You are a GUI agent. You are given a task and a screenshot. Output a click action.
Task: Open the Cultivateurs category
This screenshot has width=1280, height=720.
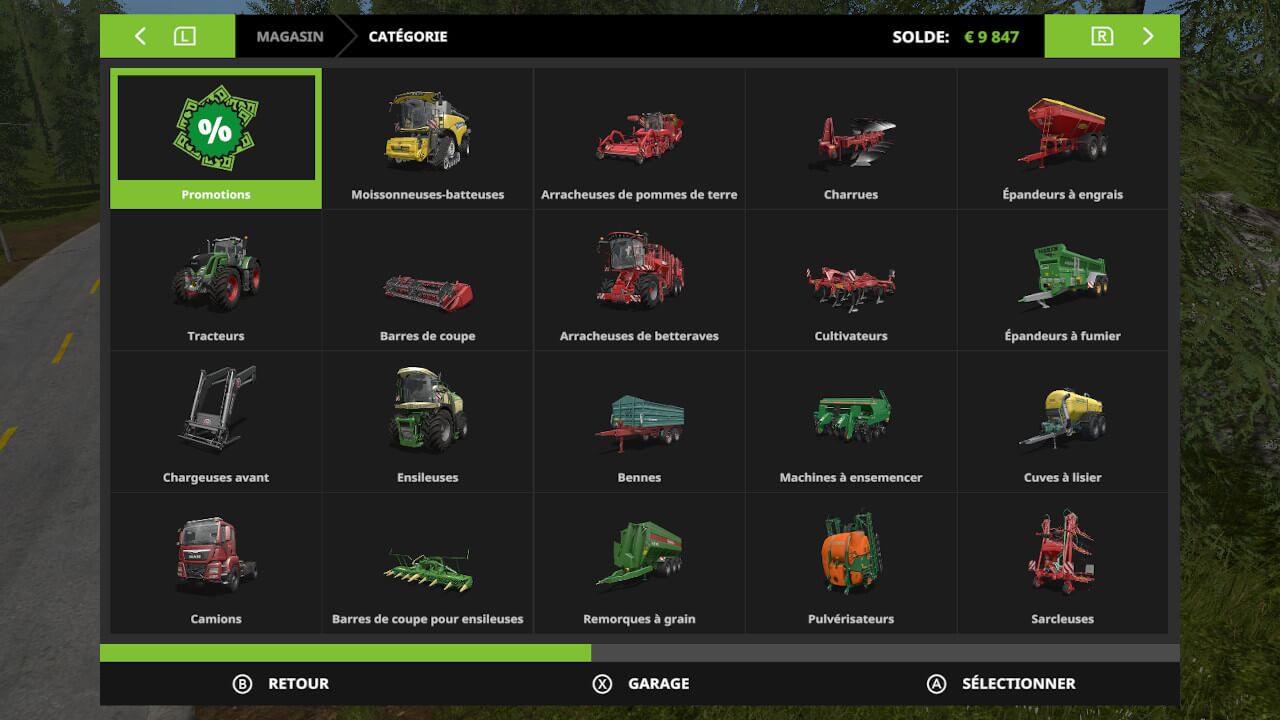pos(851,280)
